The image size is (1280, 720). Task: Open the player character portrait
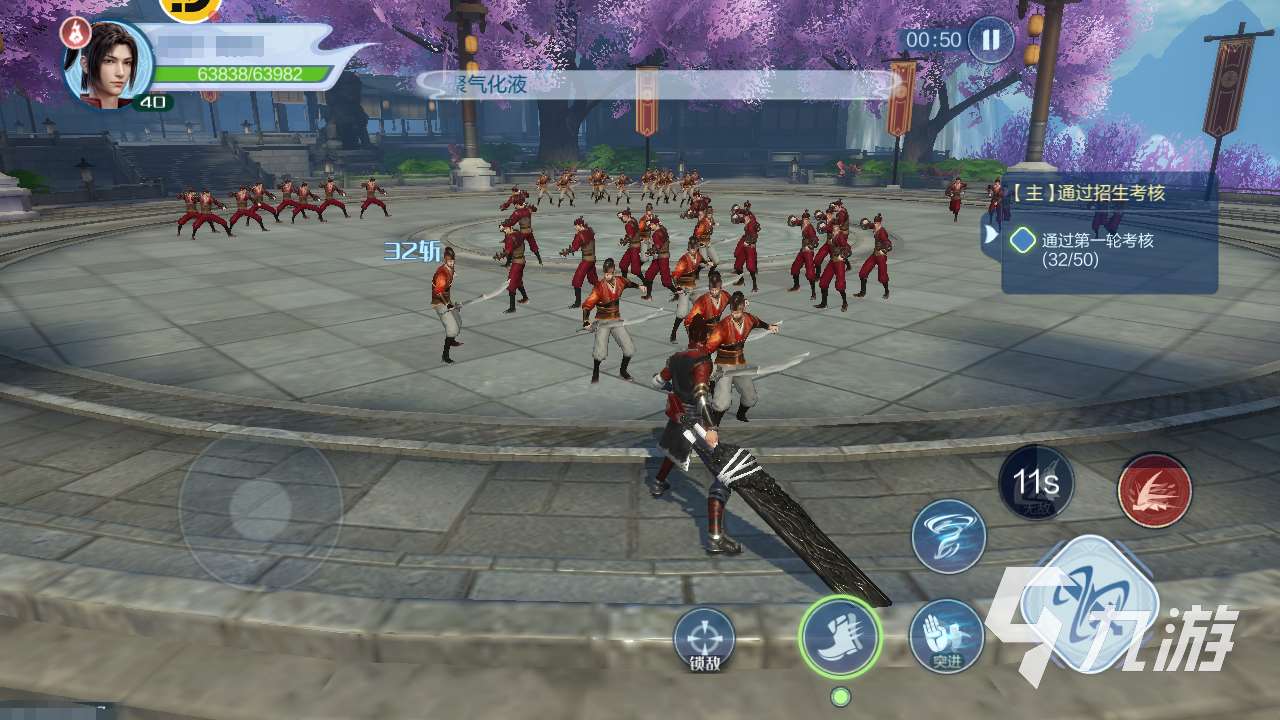109,62
